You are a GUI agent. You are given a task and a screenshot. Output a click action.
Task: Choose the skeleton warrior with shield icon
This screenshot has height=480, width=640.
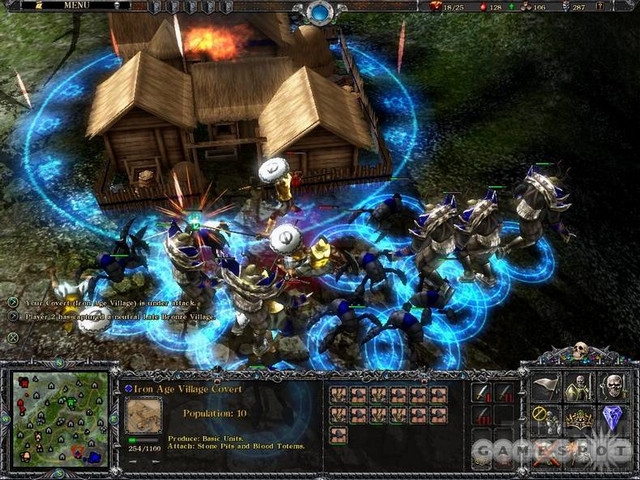[580, 387]
